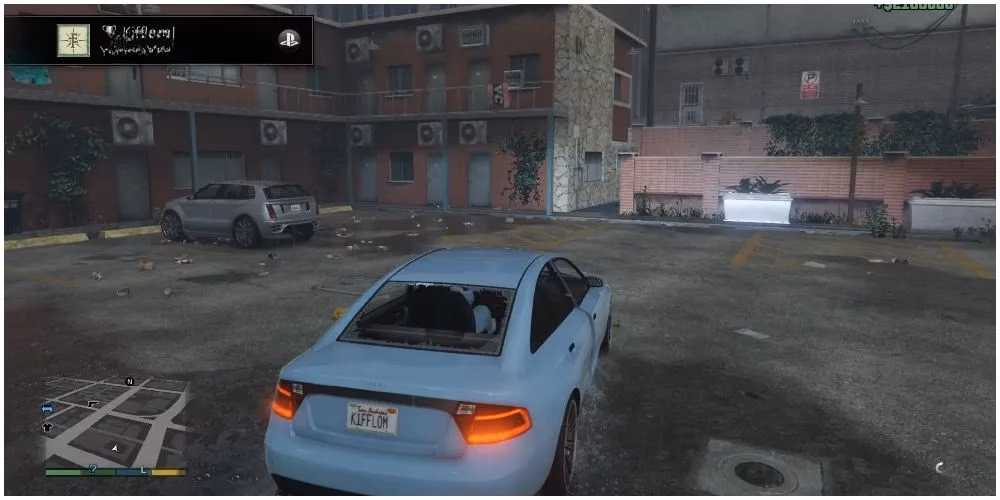1000x500 pixels.
Task: Click the north compass marker on minimap
Action: pyautogui.click(x=129, y=382)
